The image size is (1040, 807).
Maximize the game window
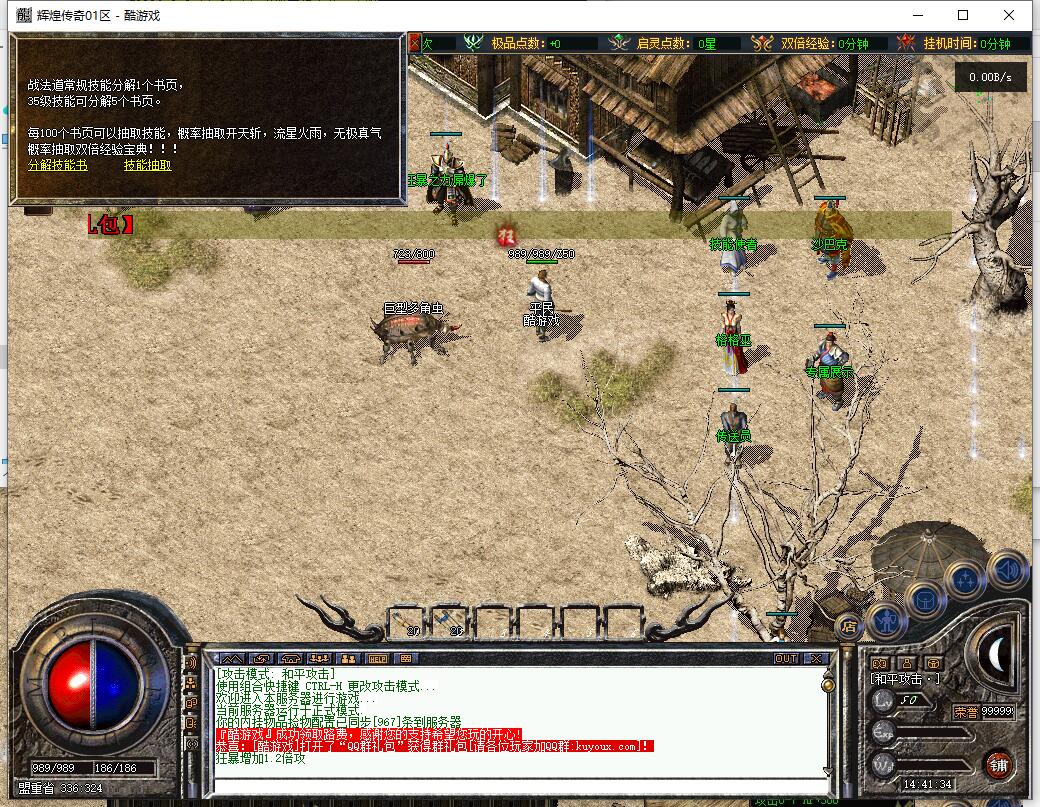[963, 15]
